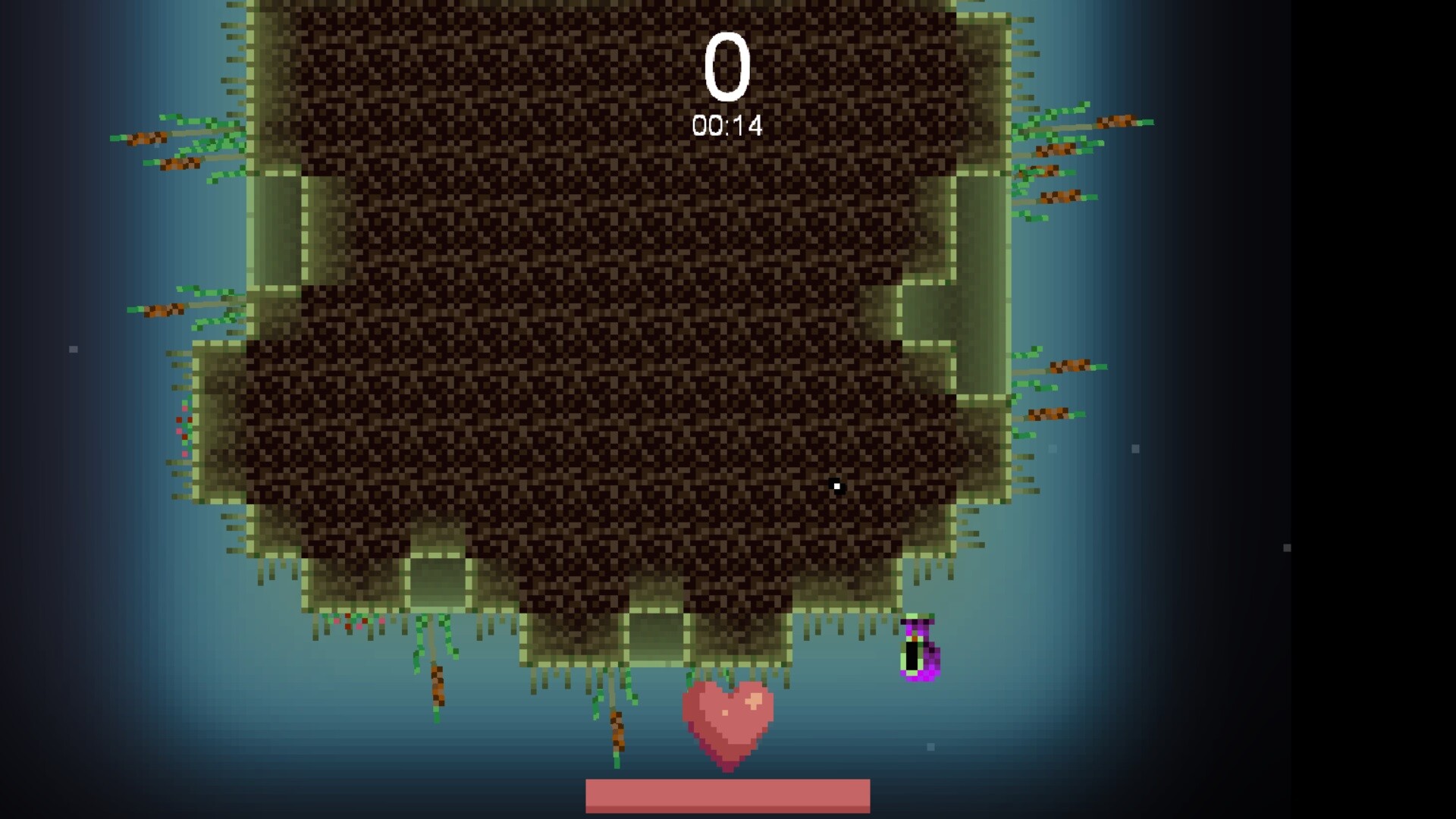Click the carrot hanging on the upper left
This screenshot has height=819, width=1456.
point(148,136)
